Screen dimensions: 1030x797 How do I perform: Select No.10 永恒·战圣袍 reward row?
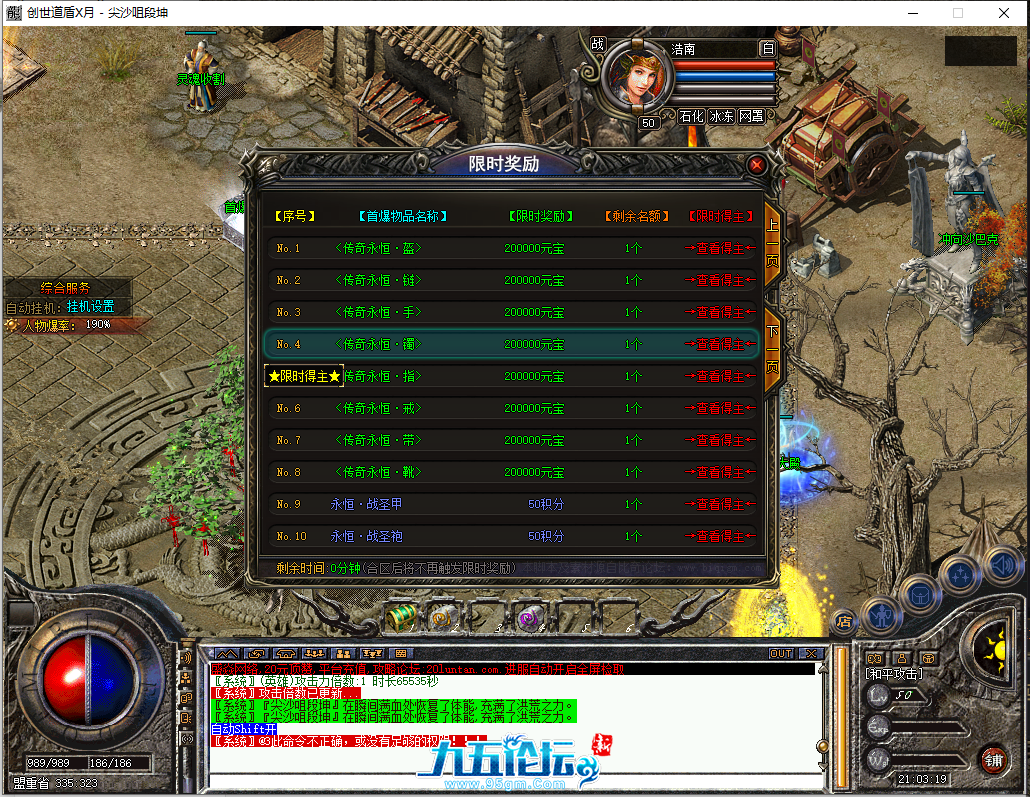coord(510,536)
